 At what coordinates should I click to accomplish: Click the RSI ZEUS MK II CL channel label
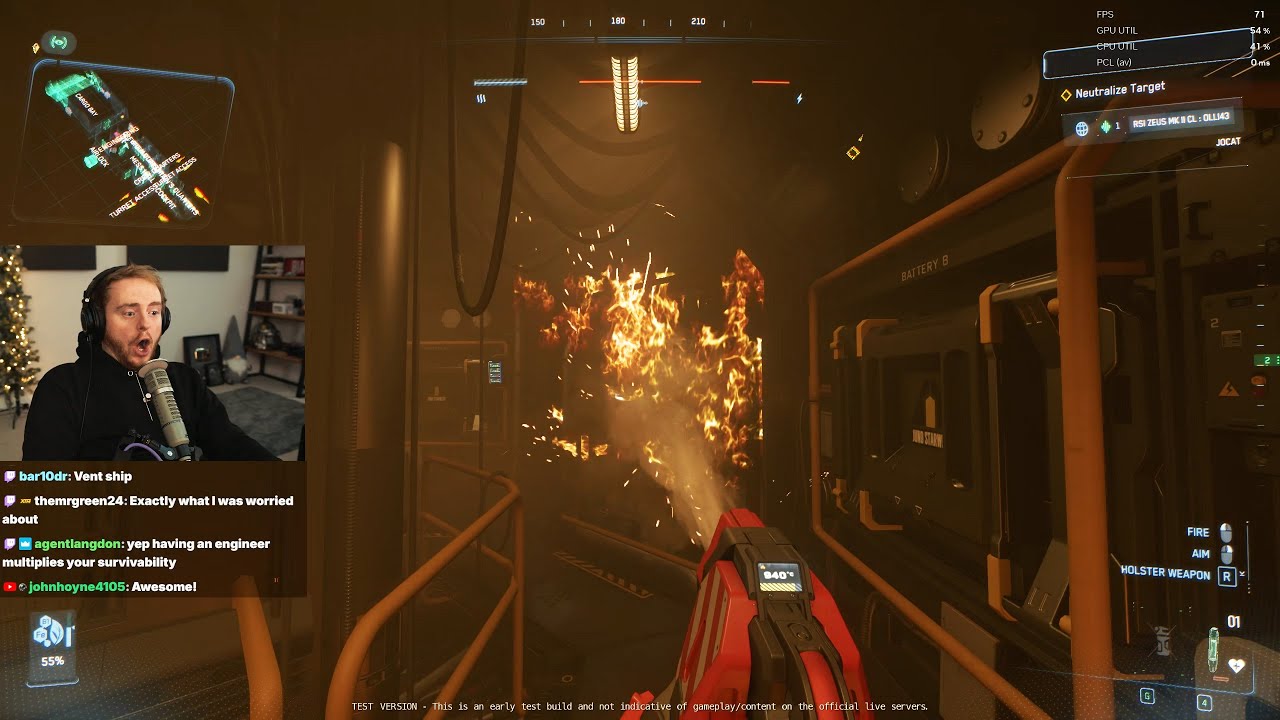coord(1181,123)
